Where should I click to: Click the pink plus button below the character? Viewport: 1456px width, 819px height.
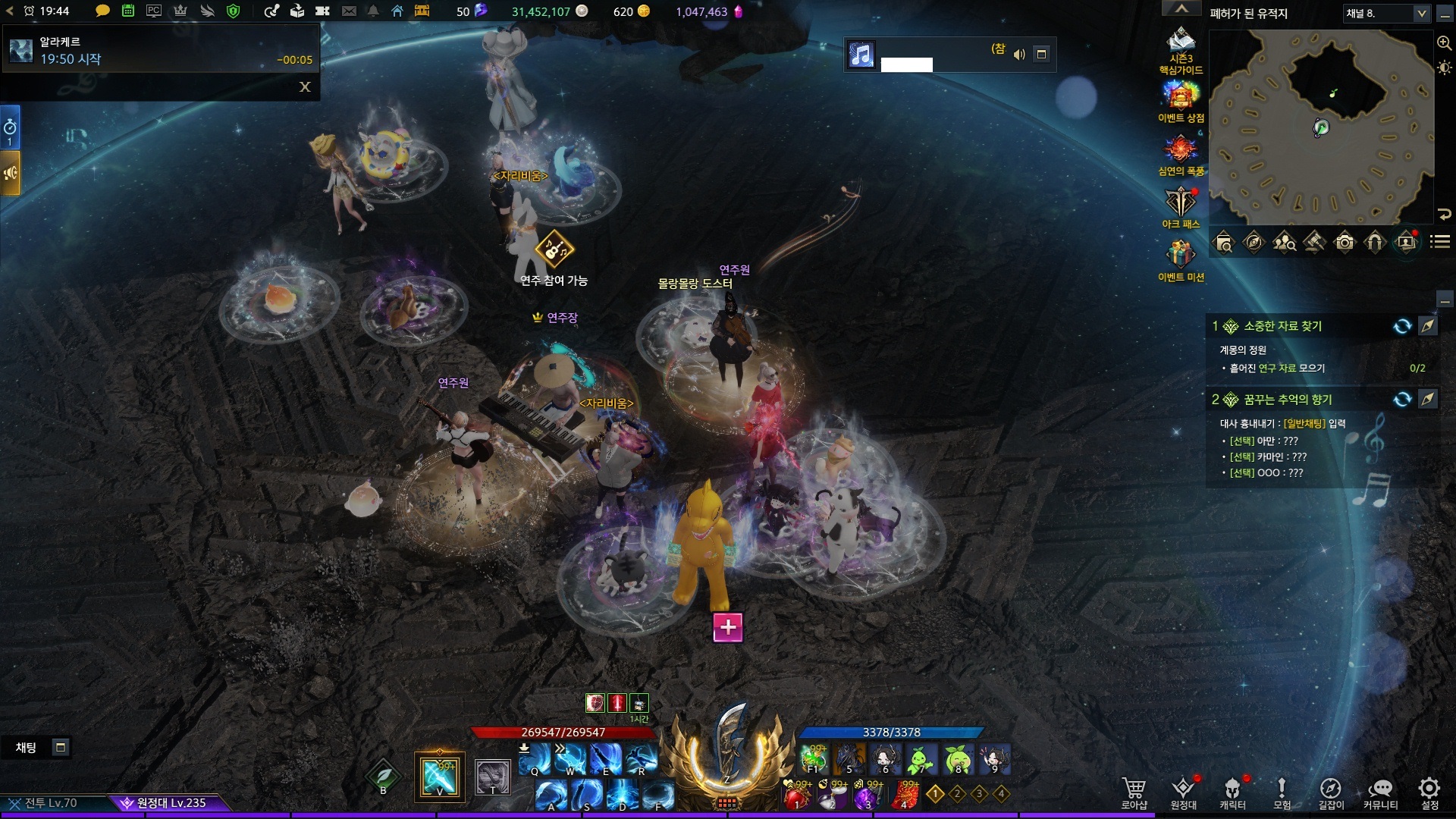(728, 627)
